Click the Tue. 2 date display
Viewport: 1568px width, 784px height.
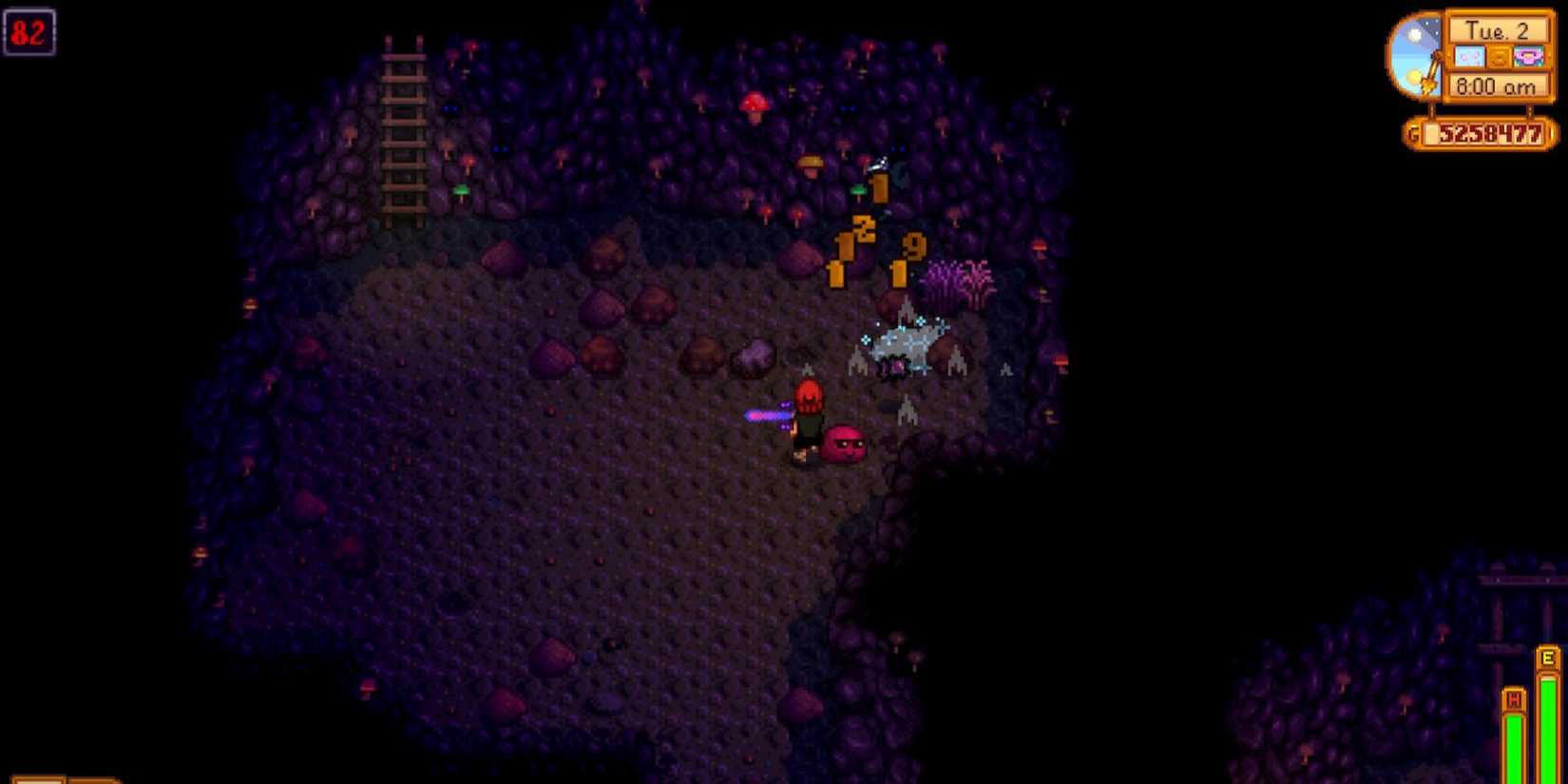pyautogui.click(x=1500, y=30)
